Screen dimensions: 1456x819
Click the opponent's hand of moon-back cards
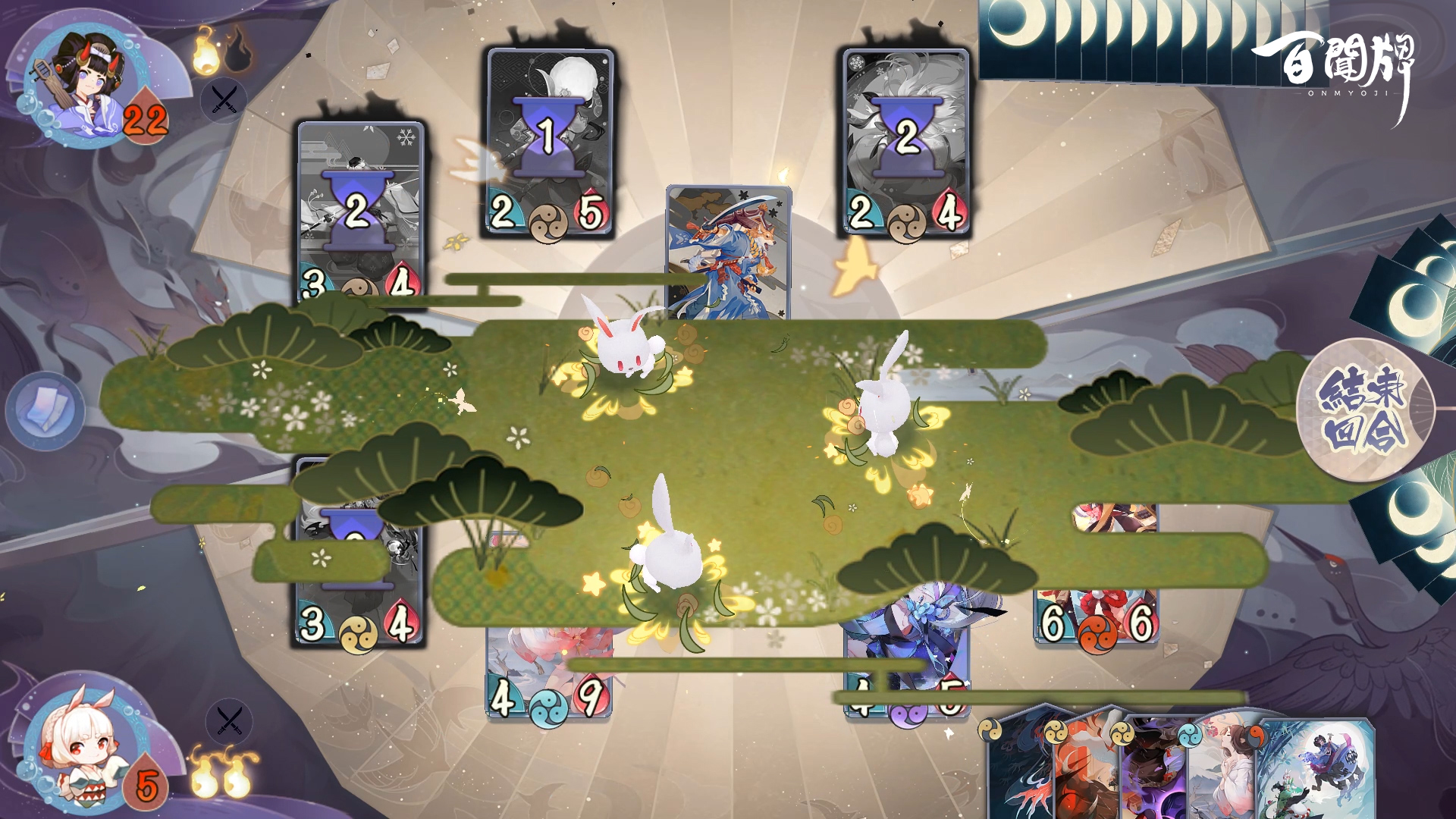click(1137, 38)
